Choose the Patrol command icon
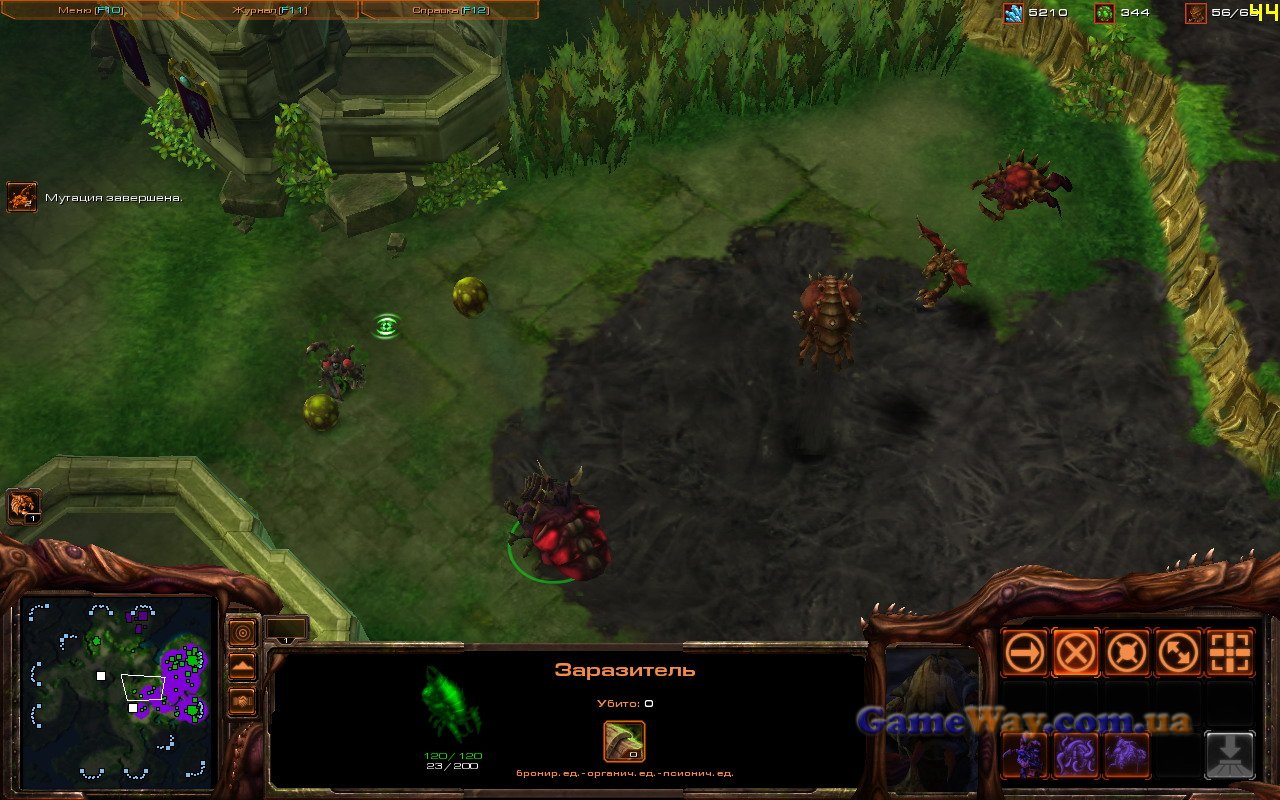1280x800 pixels. (1178, 653)
